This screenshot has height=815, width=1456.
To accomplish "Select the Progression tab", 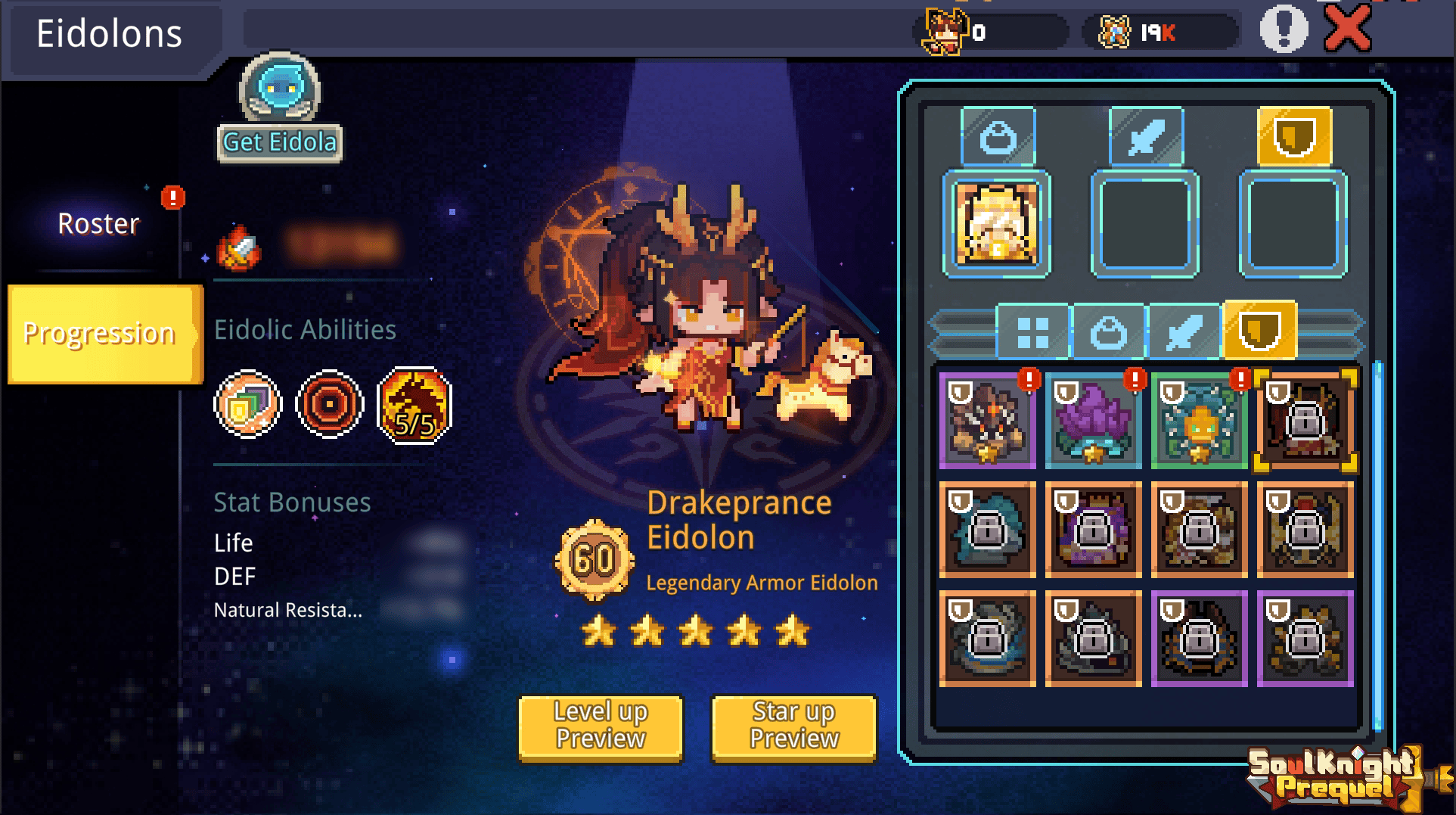I will coord(100,334).
